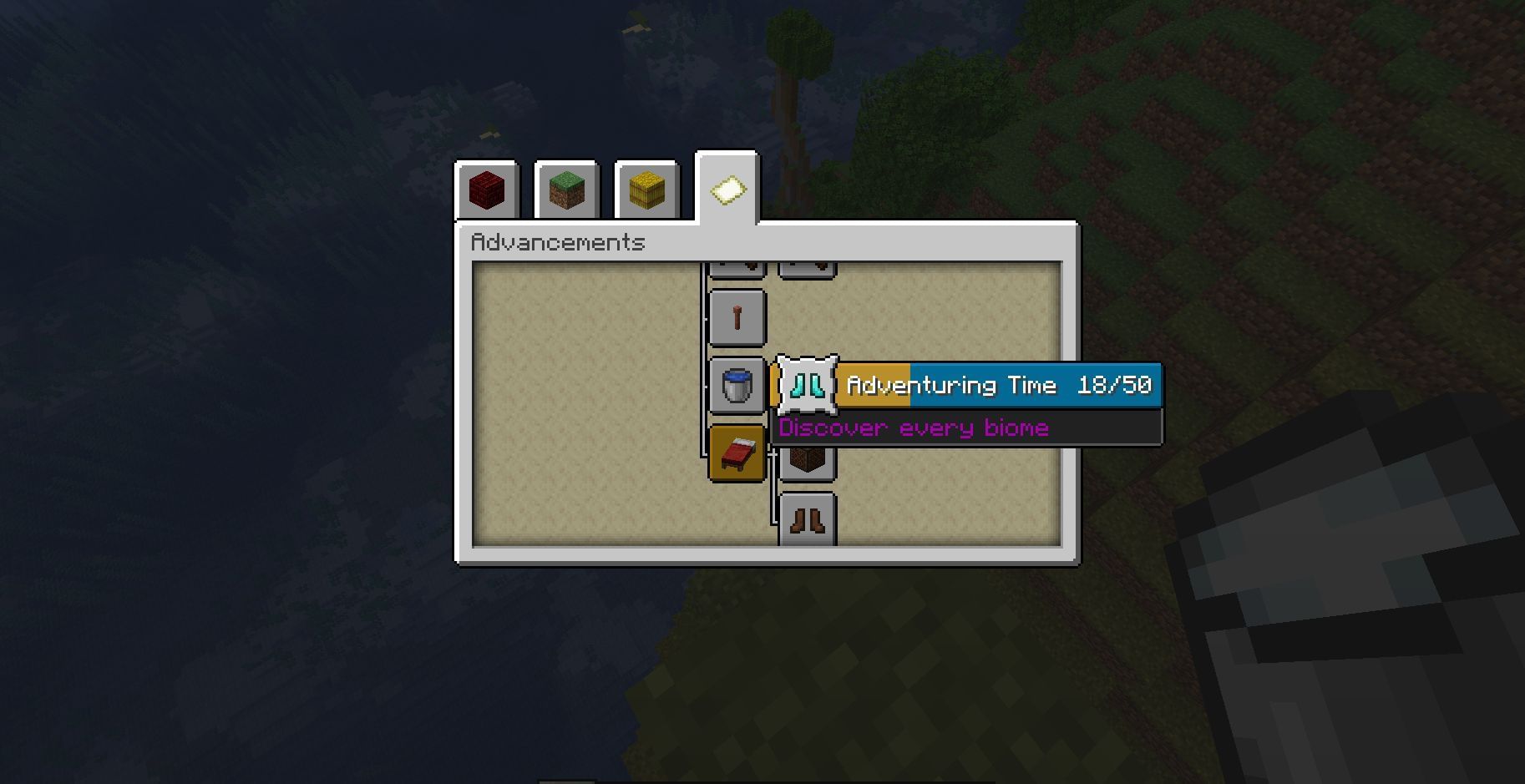Switch to the hay bale Husbandry tab

coord(646,190)
